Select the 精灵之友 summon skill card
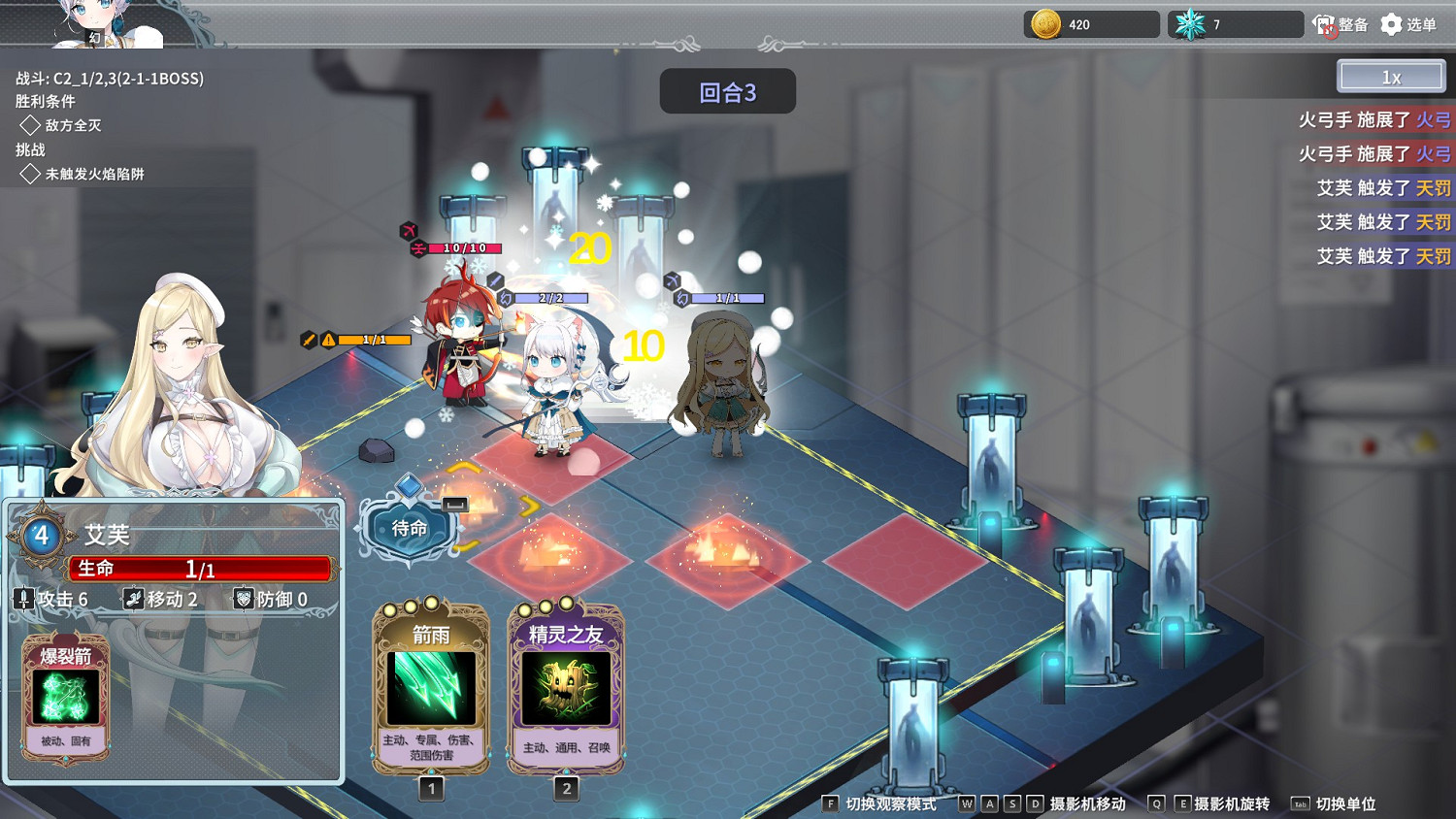 point(566,689)
